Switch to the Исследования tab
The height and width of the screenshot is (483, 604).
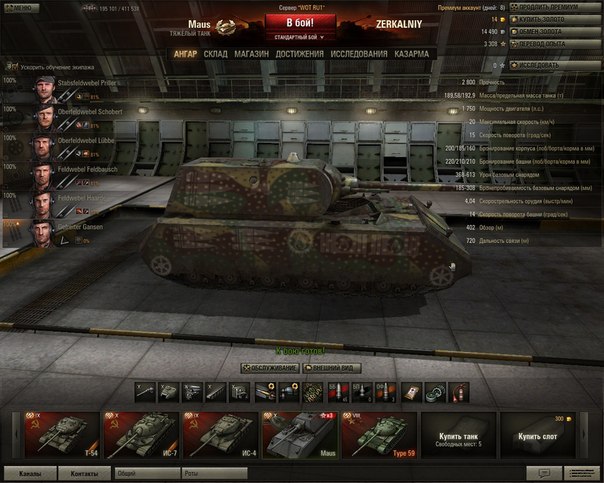359,53
